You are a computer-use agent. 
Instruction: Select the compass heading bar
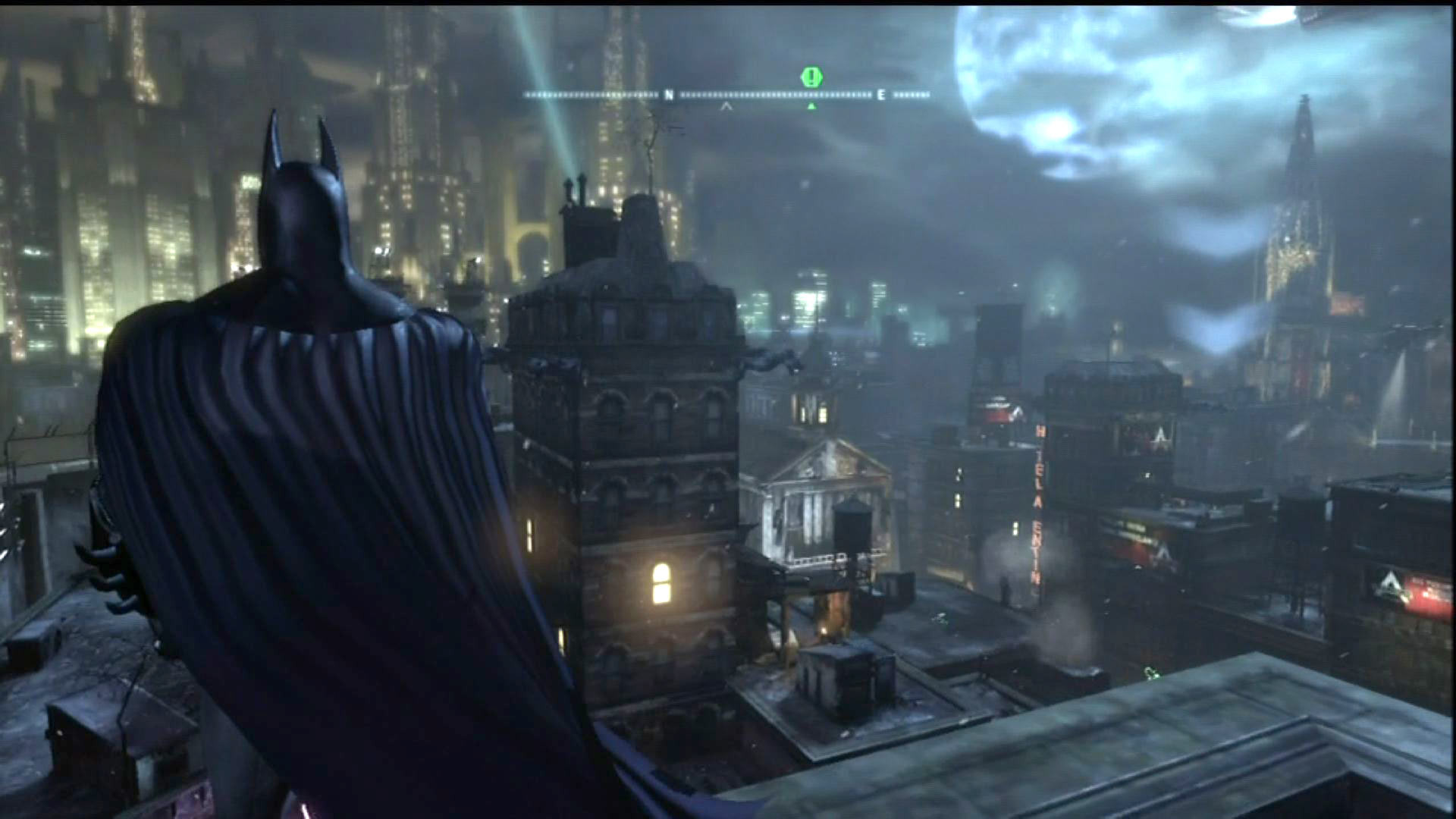(x=726, y=96)
